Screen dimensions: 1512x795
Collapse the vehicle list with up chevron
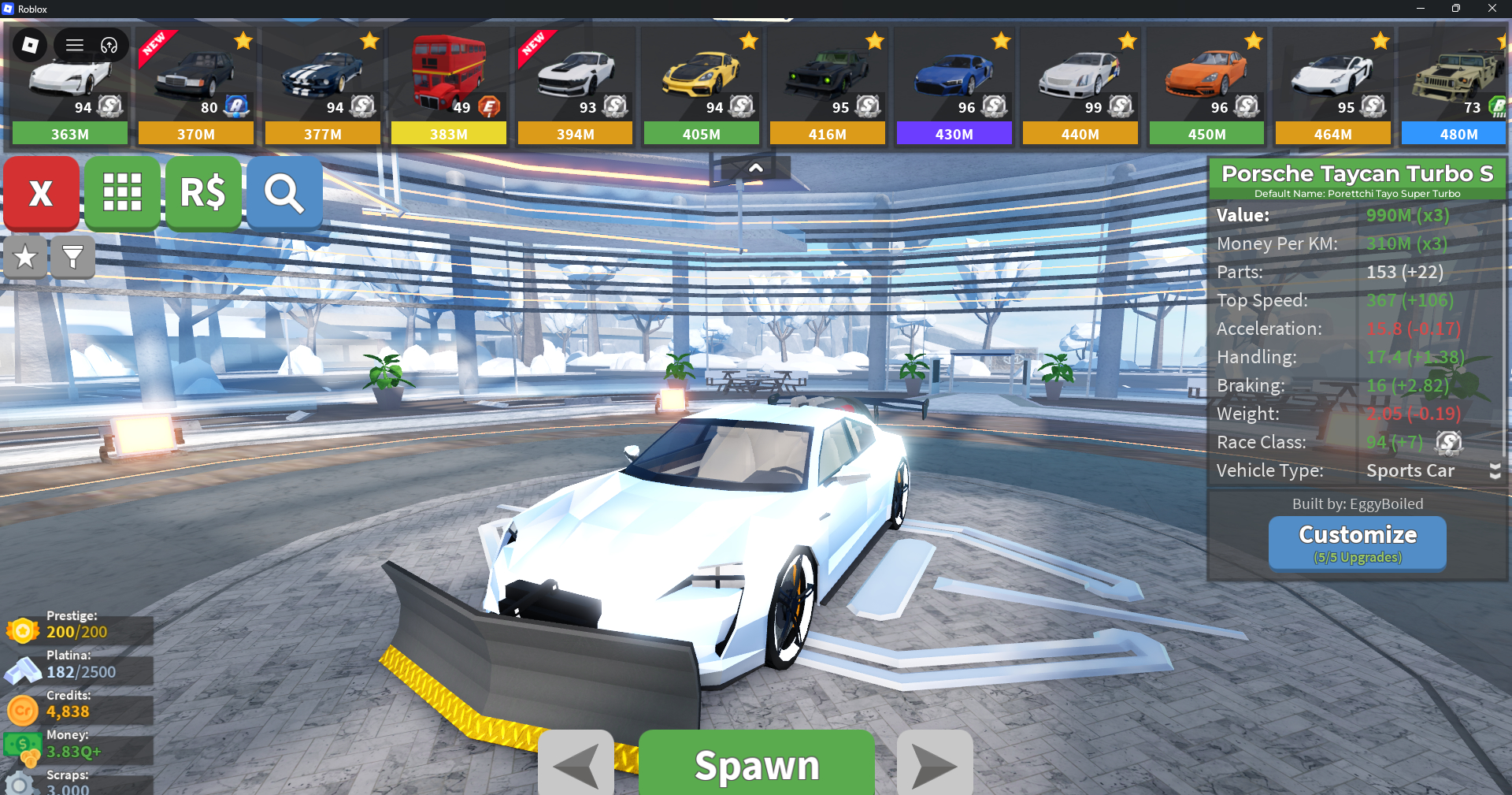pyautogui.click(x=755, y=168)
